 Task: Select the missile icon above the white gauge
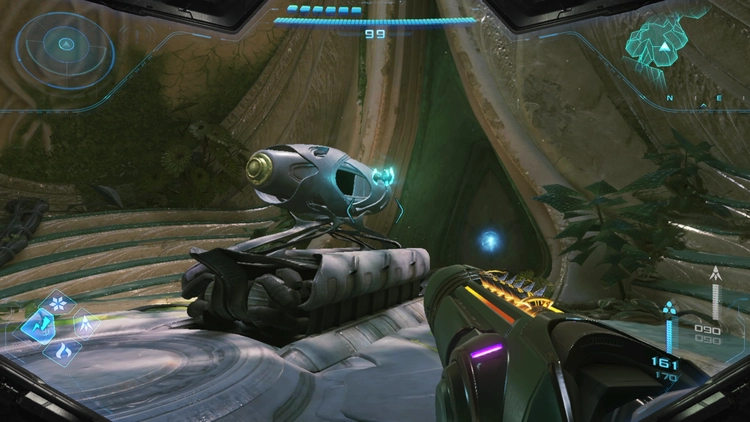pos(714,271)
